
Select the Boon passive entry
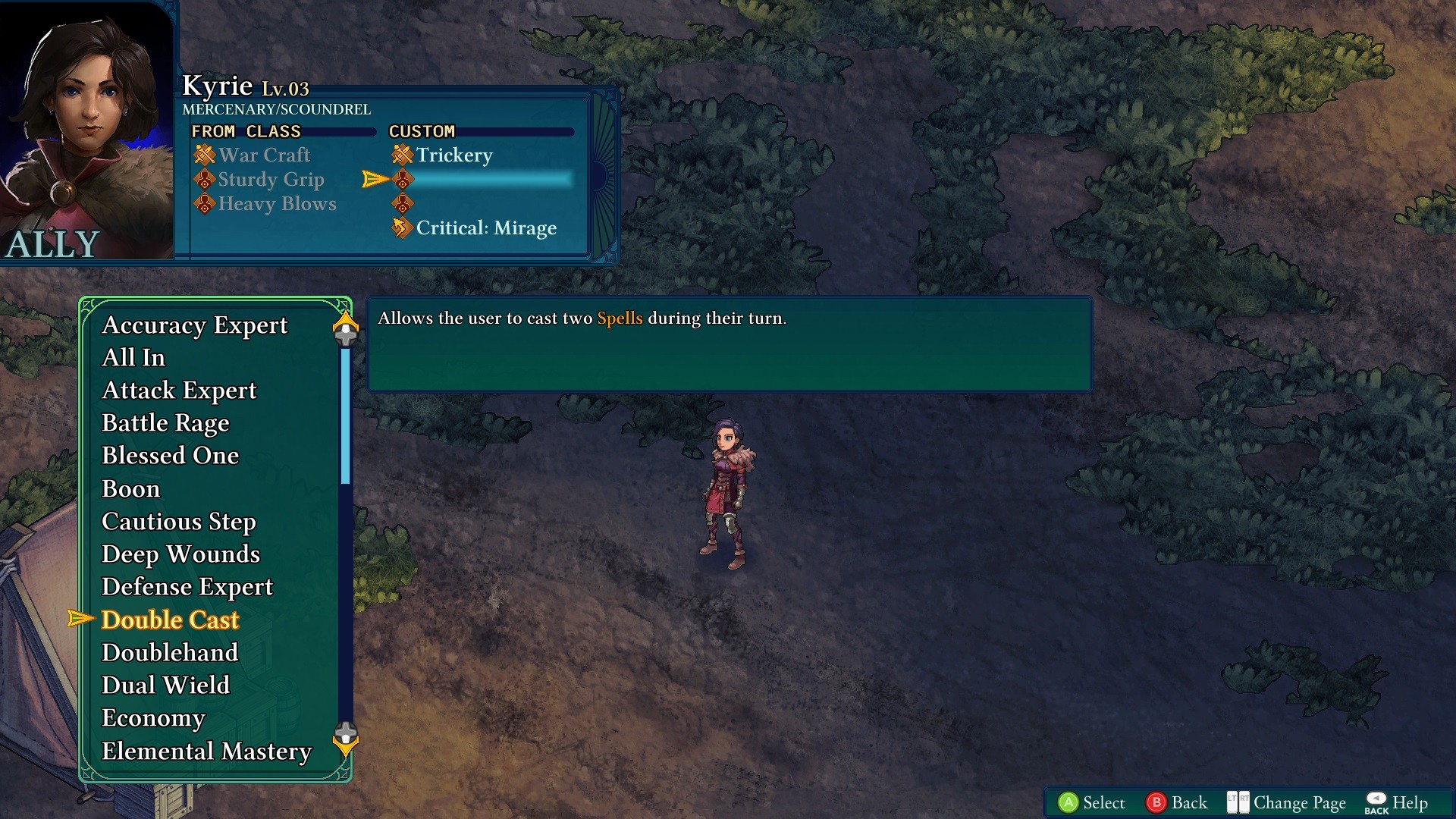click(130, 489)
